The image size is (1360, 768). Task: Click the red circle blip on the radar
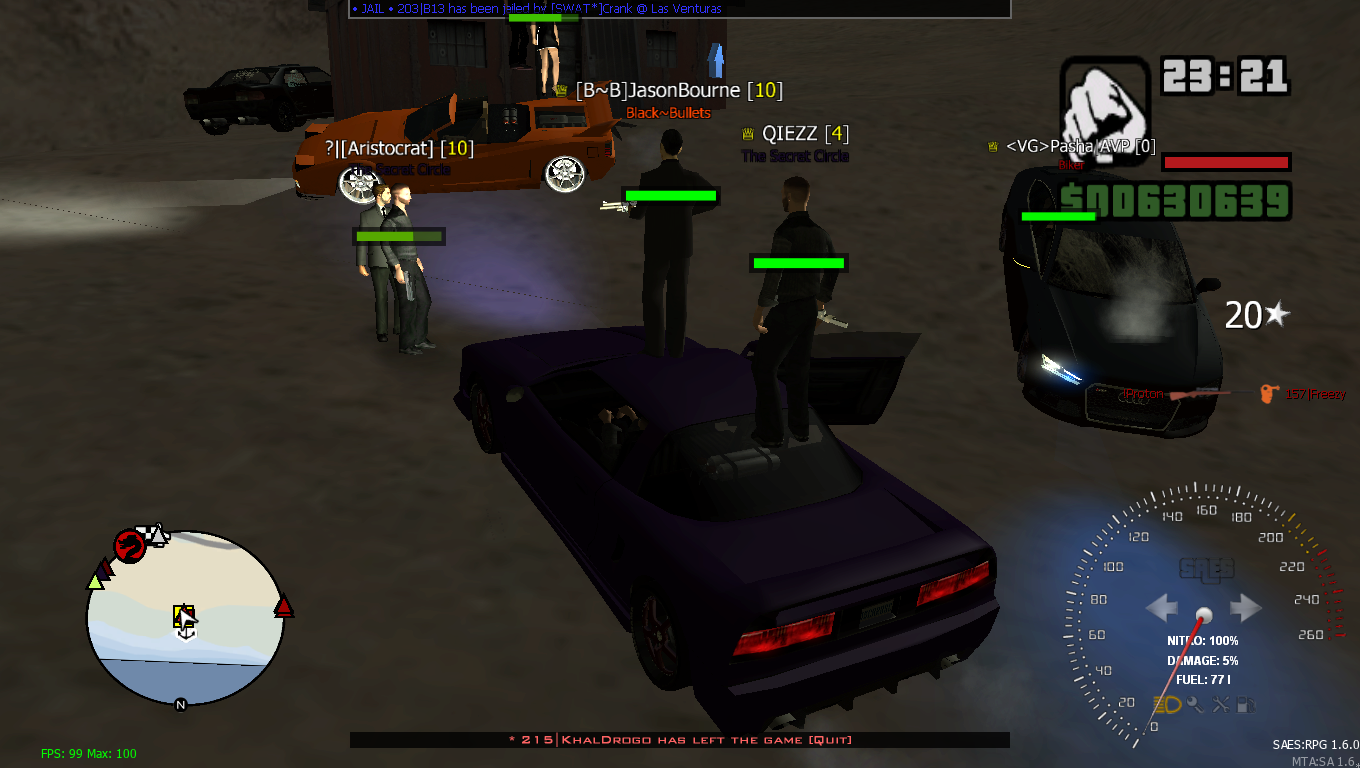pos(128,546)
